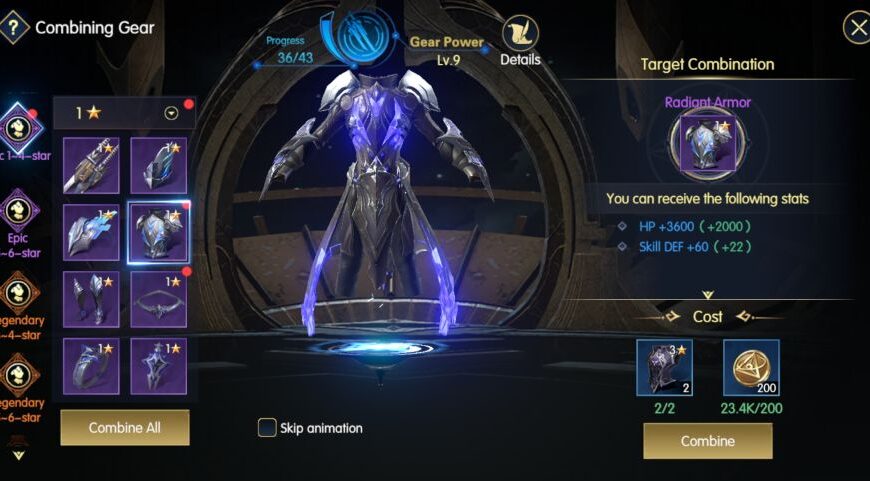The width and height of the screenshot is (870, 481).
Task: Select the selected chest armor gear slot
Action: (x=159, y=233)
